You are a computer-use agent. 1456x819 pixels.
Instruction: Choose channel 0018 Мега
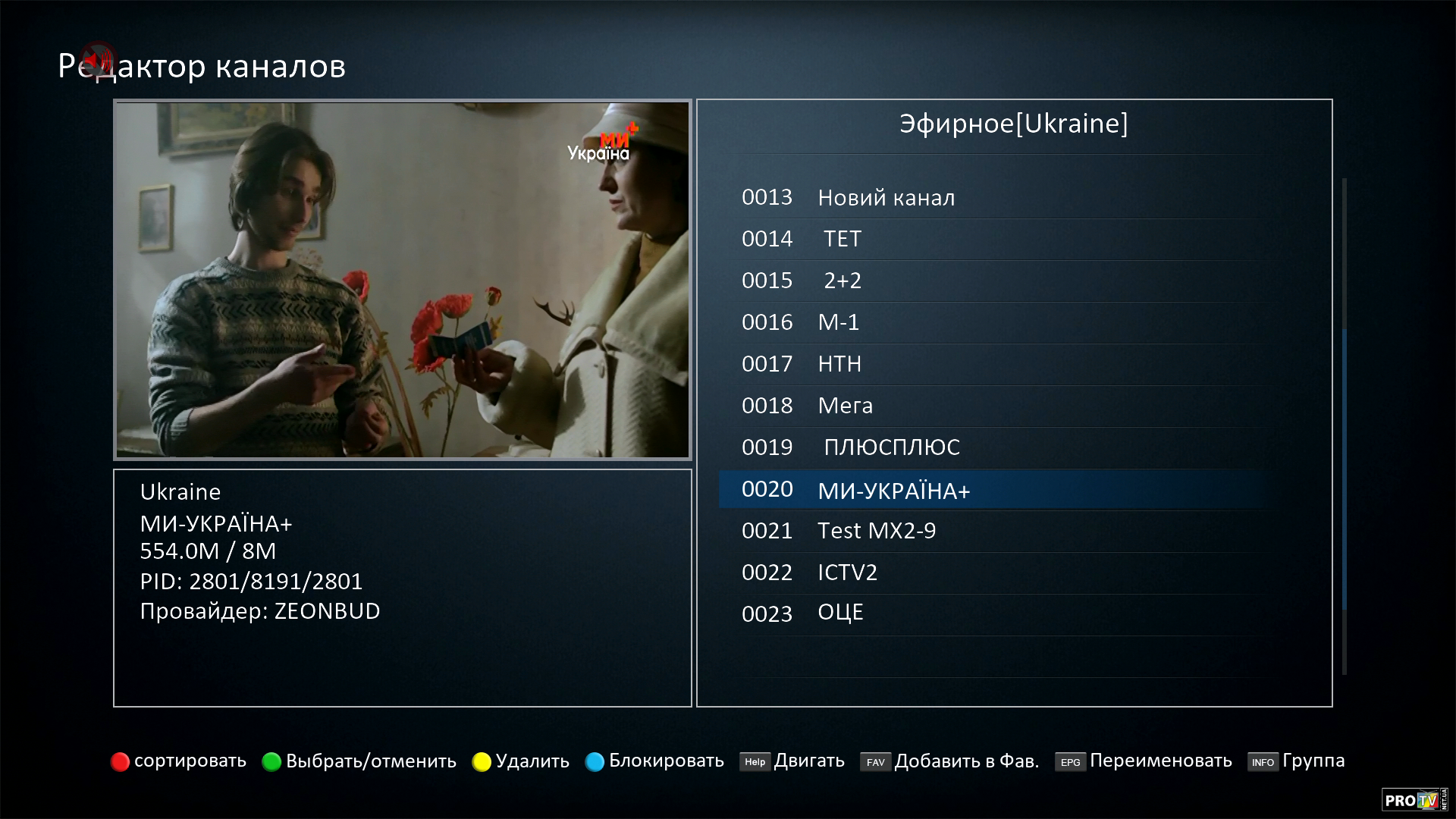click(845, 406)
